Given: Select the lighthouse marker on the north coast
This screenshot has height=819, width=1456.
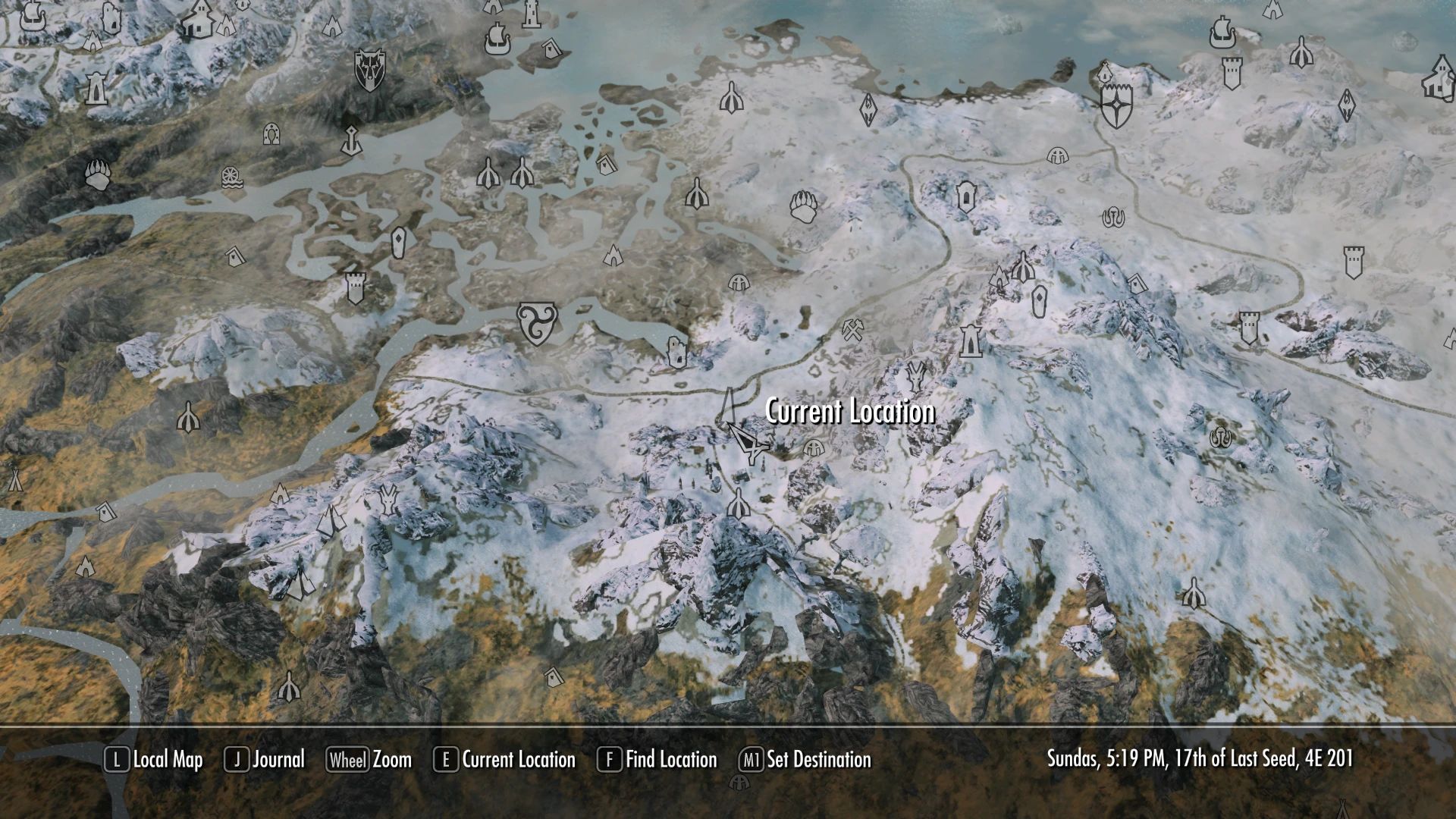Looking at the screenshot, I should pos(532,15).
